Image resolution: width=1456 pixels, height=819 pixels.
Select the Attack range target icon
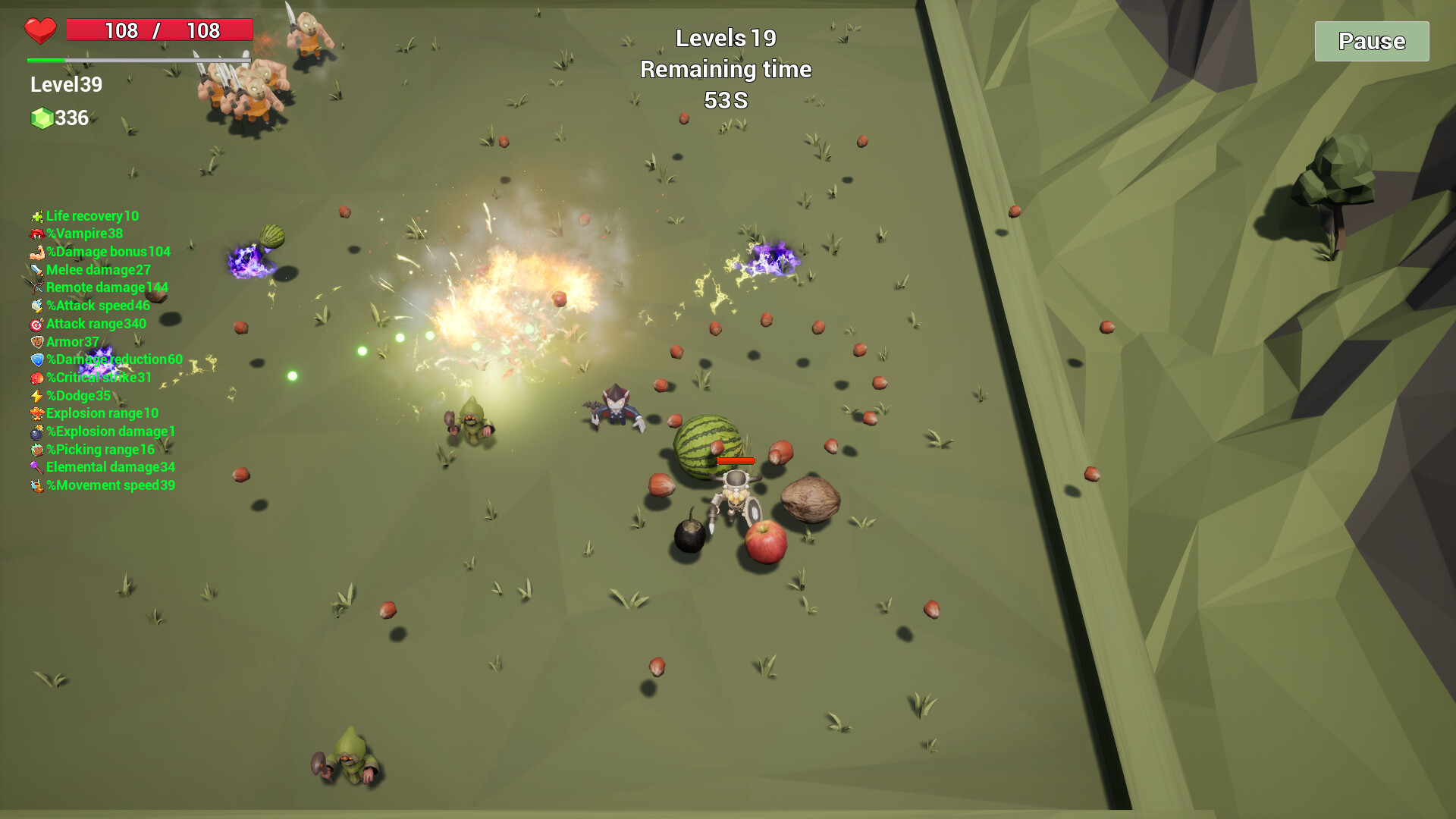pyautogui.click(x=36, y=324)
